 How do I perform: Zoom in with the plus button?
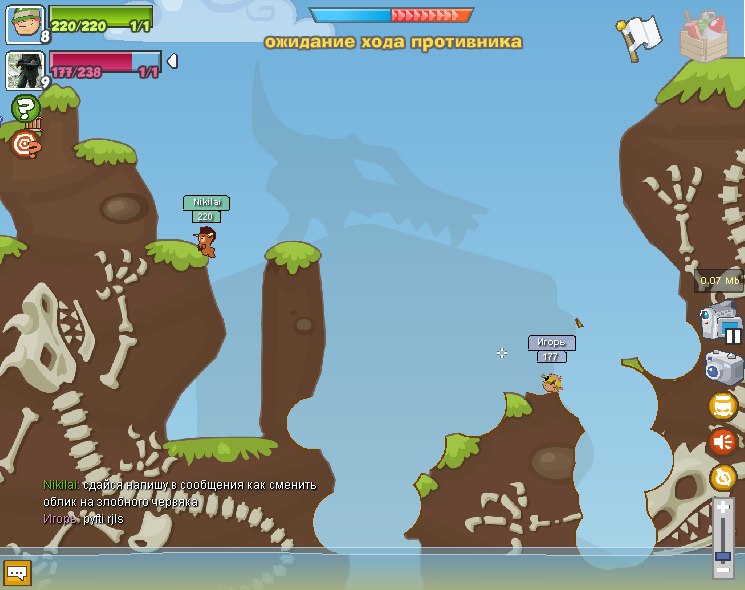click(723, 508)
